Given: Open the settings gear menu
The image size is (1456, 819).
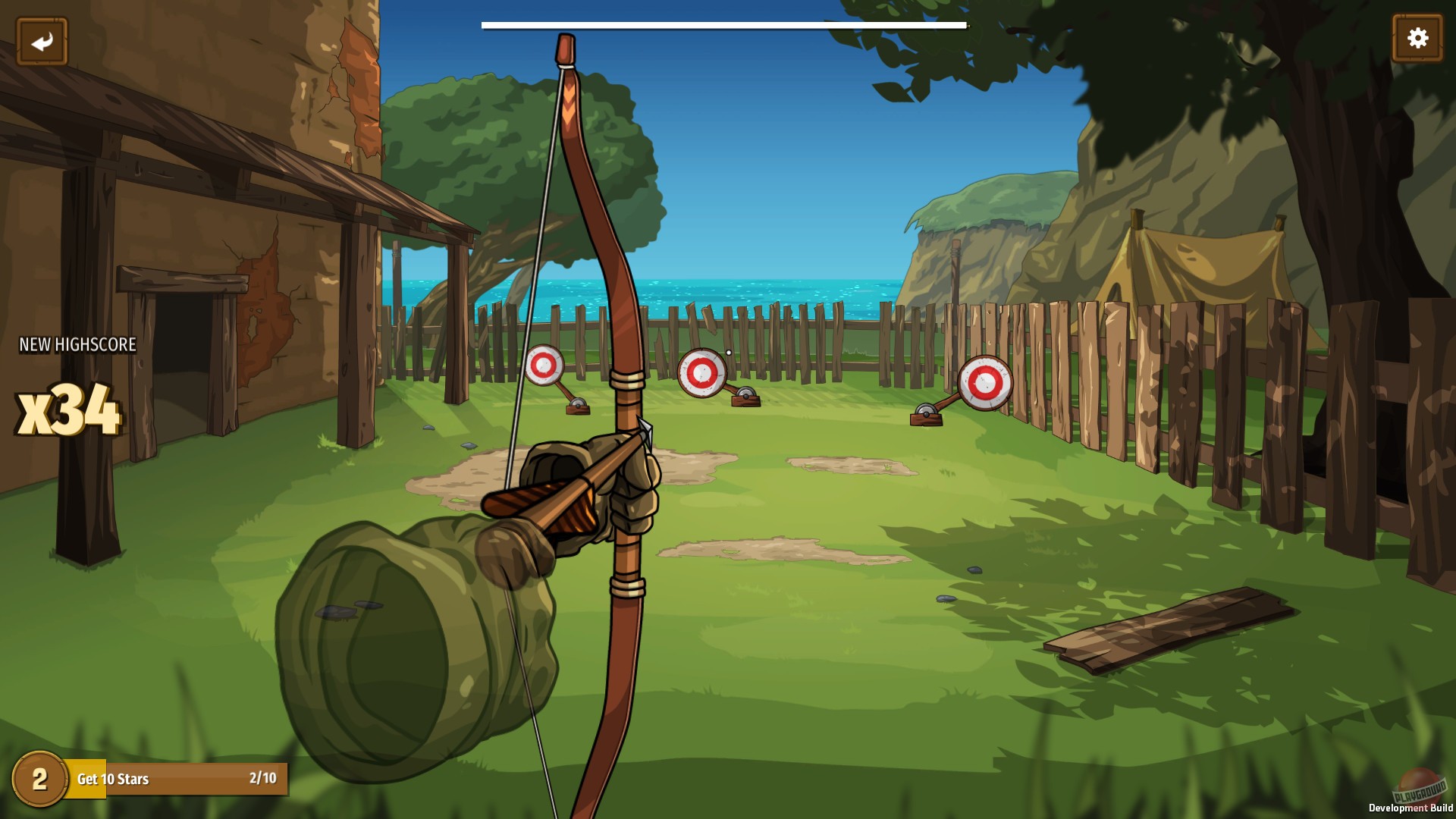Looking at the screenshot, I should 1417,36.
